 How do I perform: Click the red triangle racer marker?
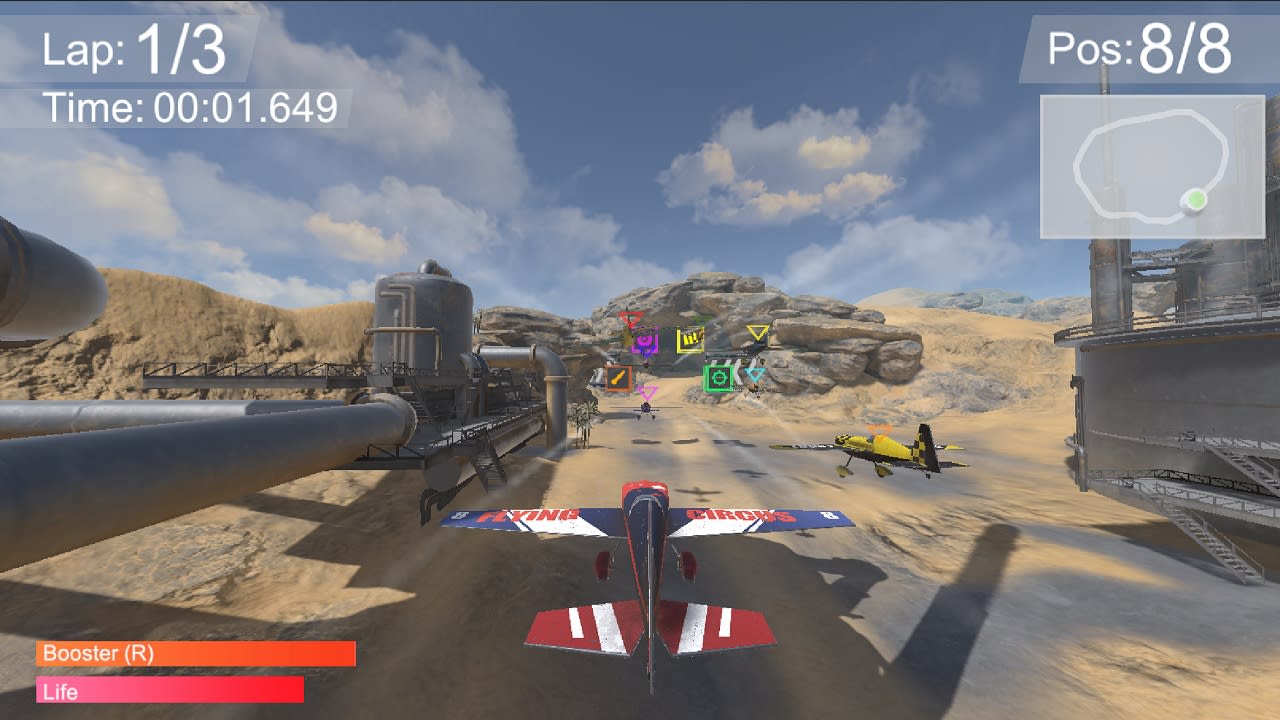pos(631,318)
